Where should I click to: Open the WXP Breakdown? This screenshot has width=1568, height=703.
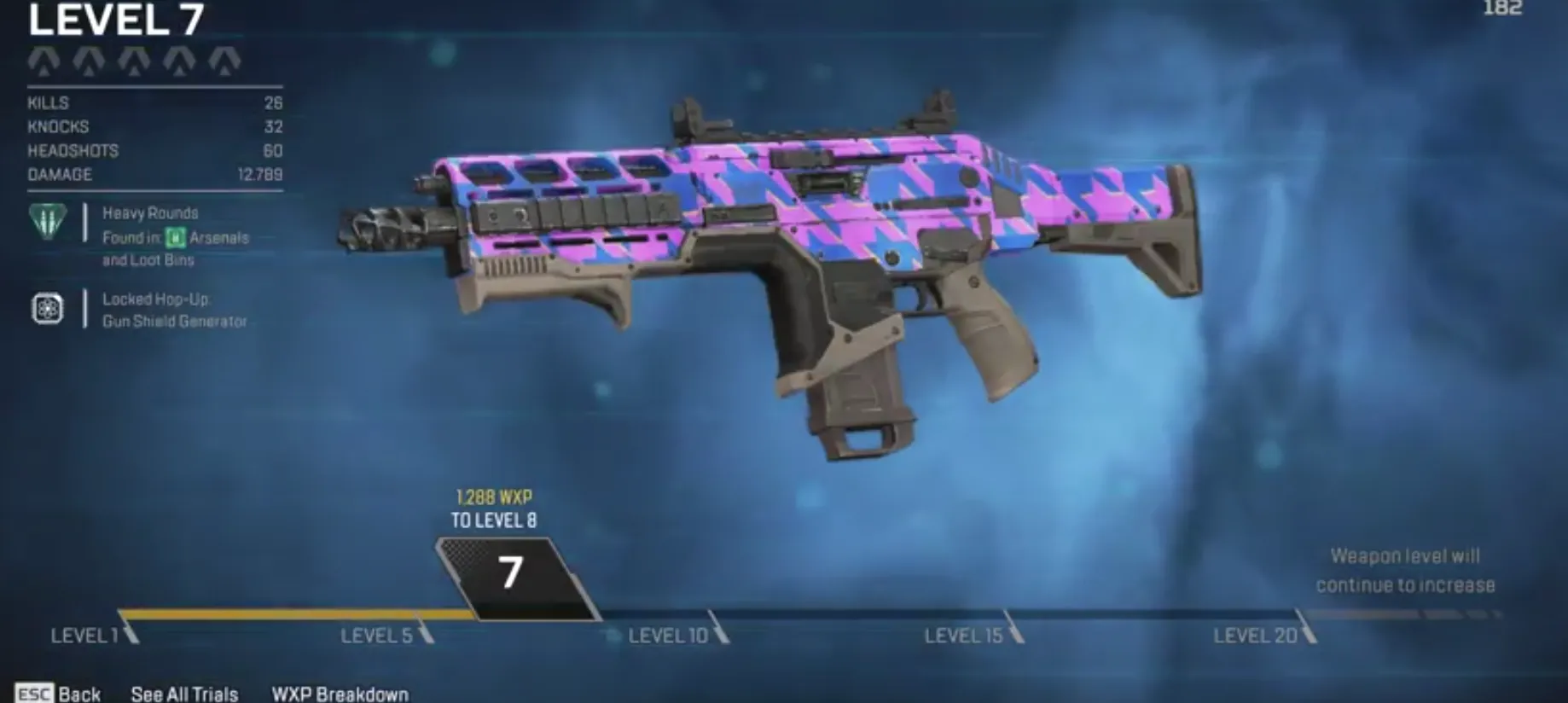339,694
